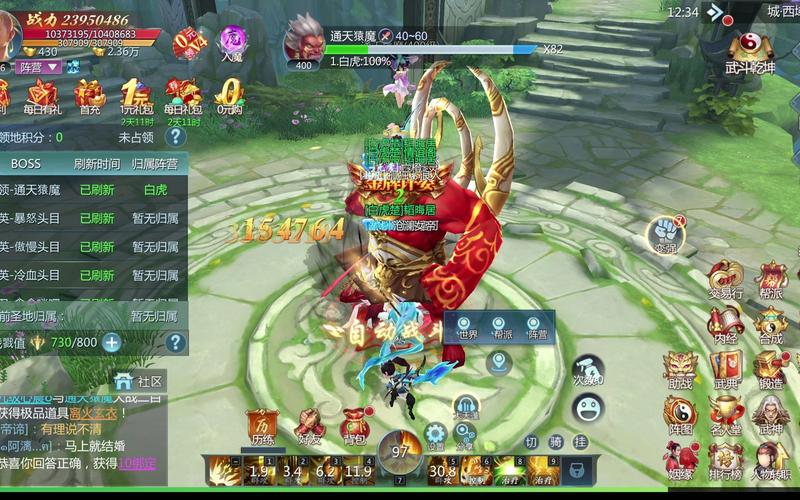Open the 背包 bag

tap(354, 423)
